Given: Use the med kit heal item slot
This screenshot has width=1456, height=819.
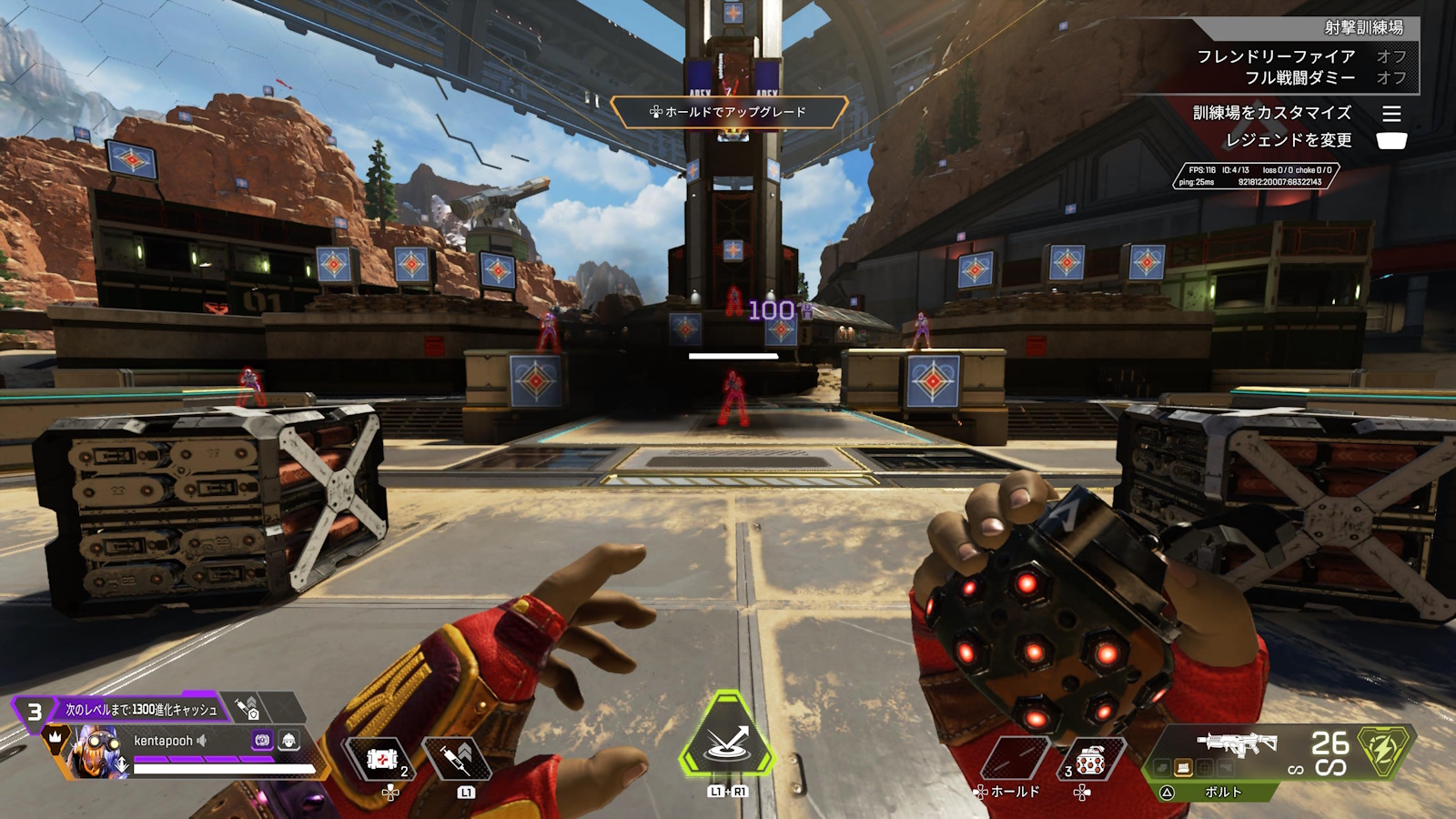Looking at the screenshot, I should [383, 759].
